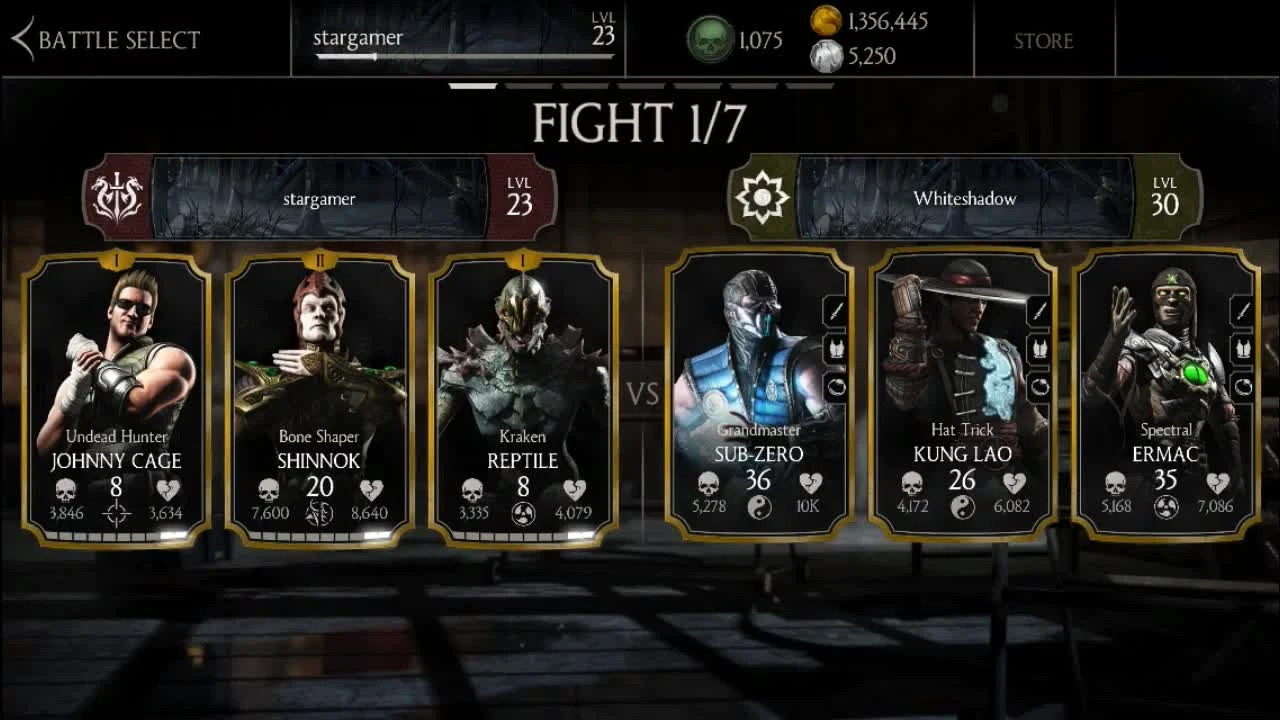The width and height of the screenshot is (1280, 720).
Task: Click the gold koins coin icon
Action: [826, 21]
